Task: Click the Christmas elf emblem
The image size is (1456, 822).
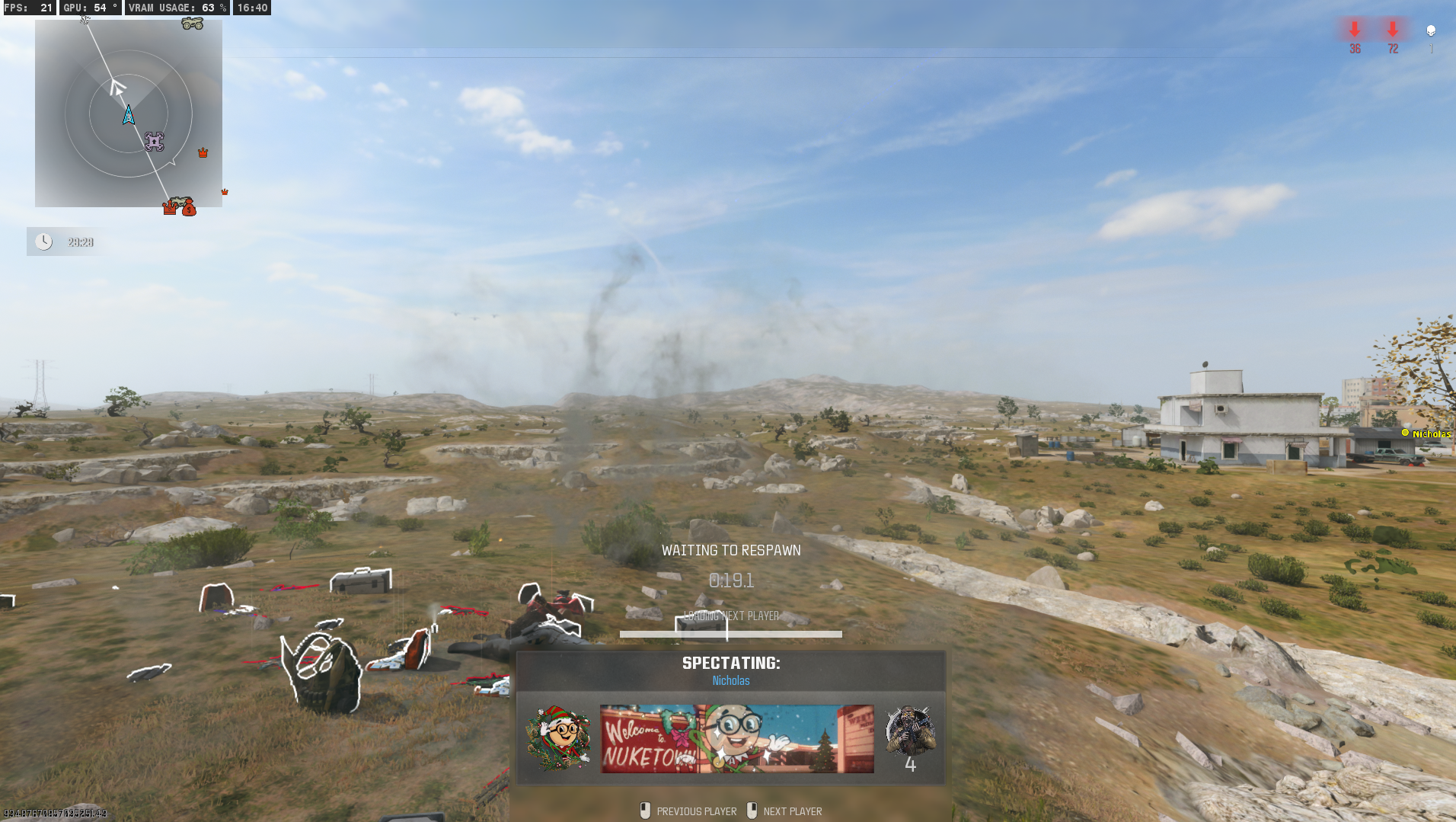Action: pyautogui.click(x=559, y=737)
